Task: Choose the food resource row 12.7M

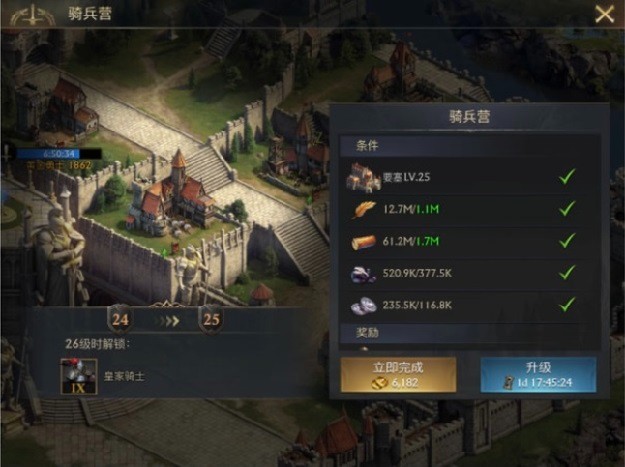Action: 468,209
